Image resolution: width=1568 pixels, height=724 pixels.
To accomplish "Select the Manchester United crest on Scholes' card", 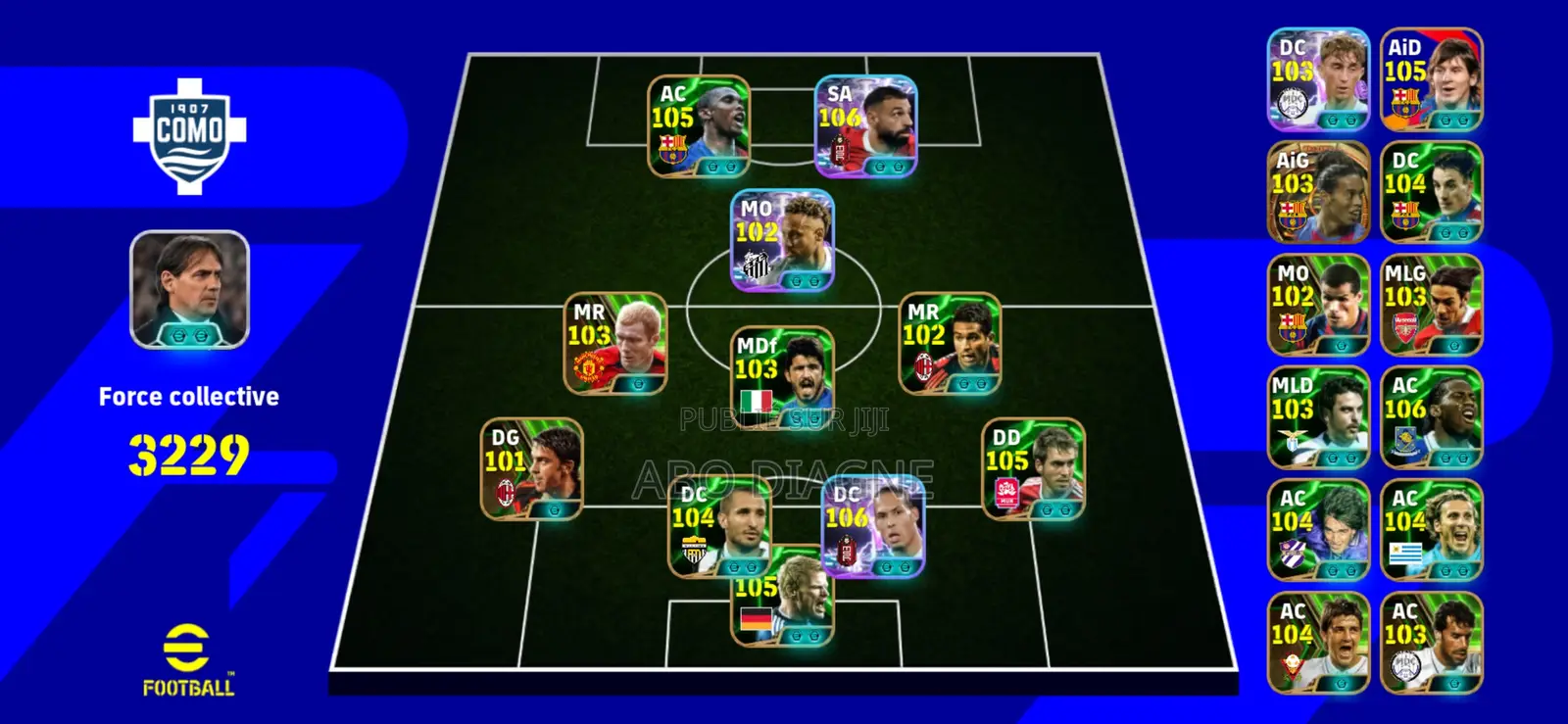I will point(588,365).
